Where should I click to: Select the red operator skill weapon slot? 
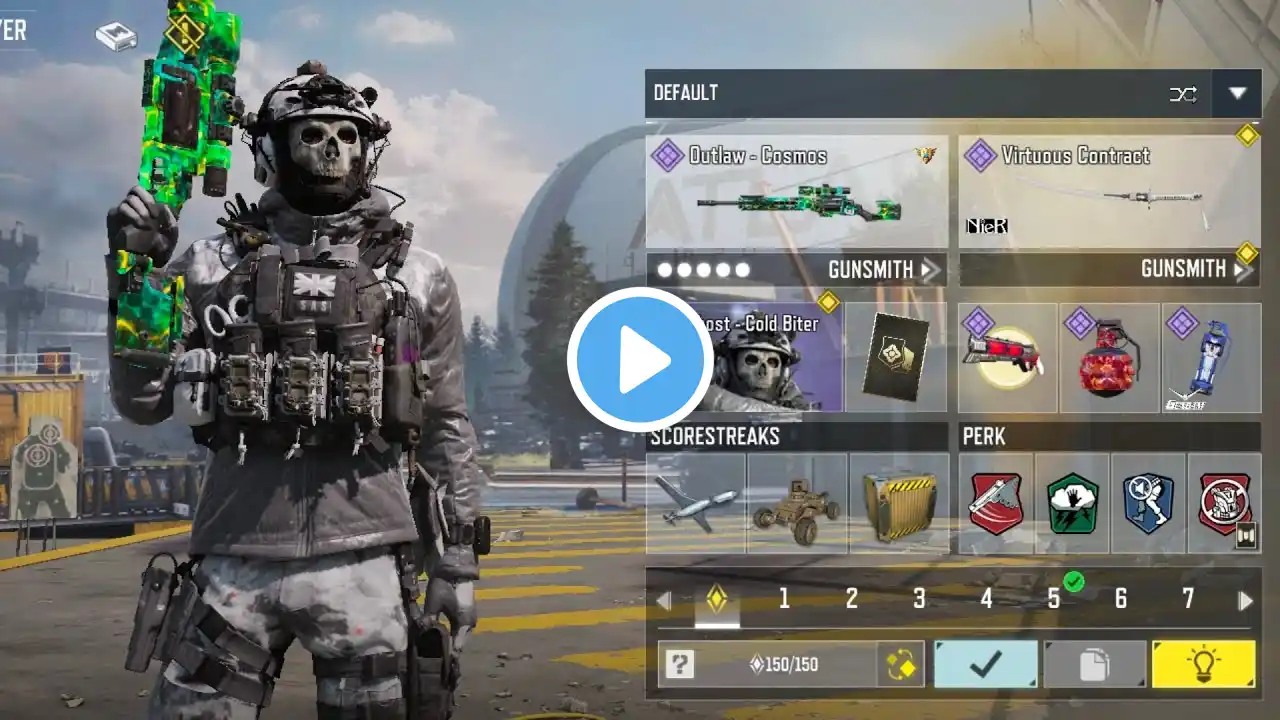1007,358
